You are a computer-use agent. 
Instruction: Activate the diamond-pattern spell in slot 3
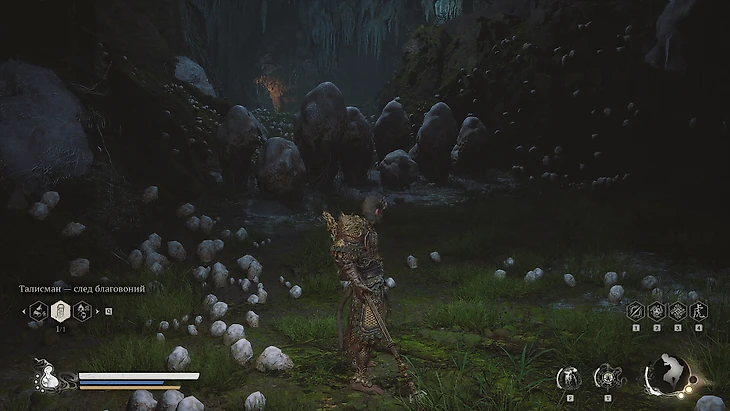tap(677, 311)
